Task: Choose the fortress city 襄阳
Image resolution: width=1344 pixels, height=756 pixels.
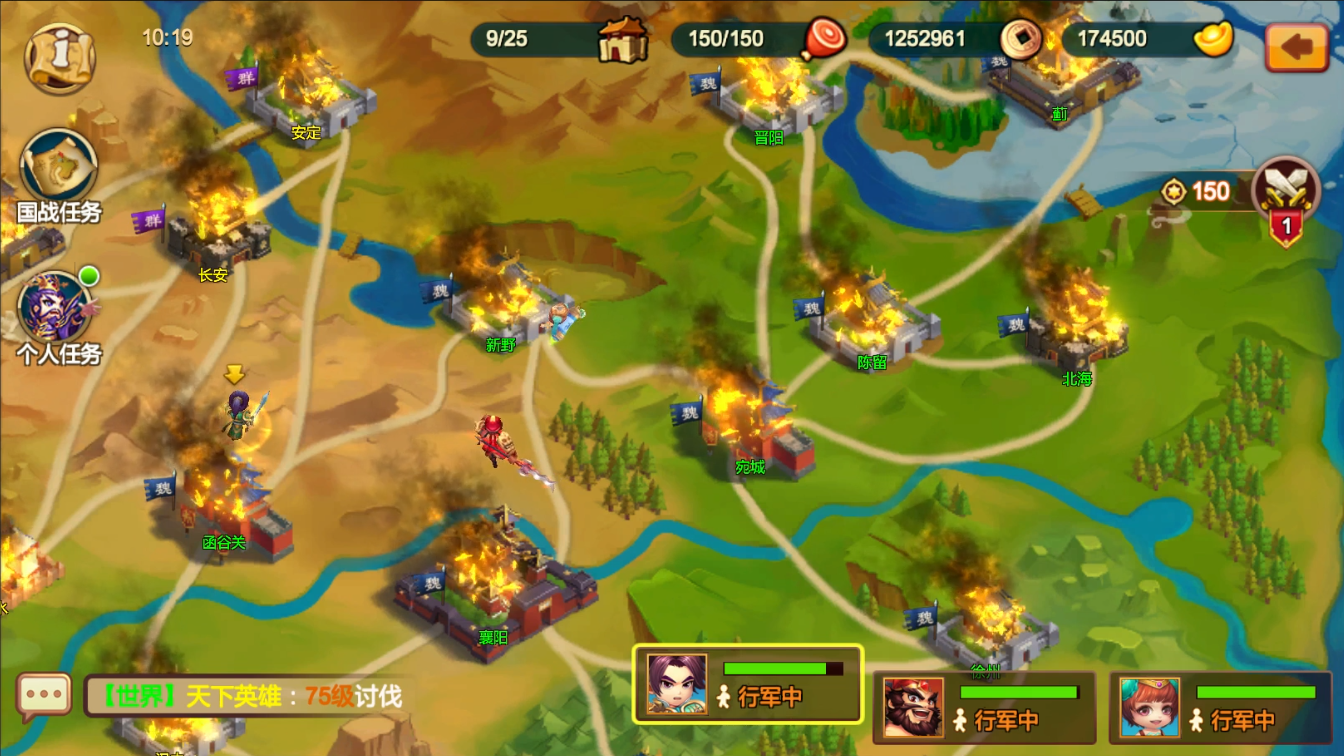Action: 494,588
